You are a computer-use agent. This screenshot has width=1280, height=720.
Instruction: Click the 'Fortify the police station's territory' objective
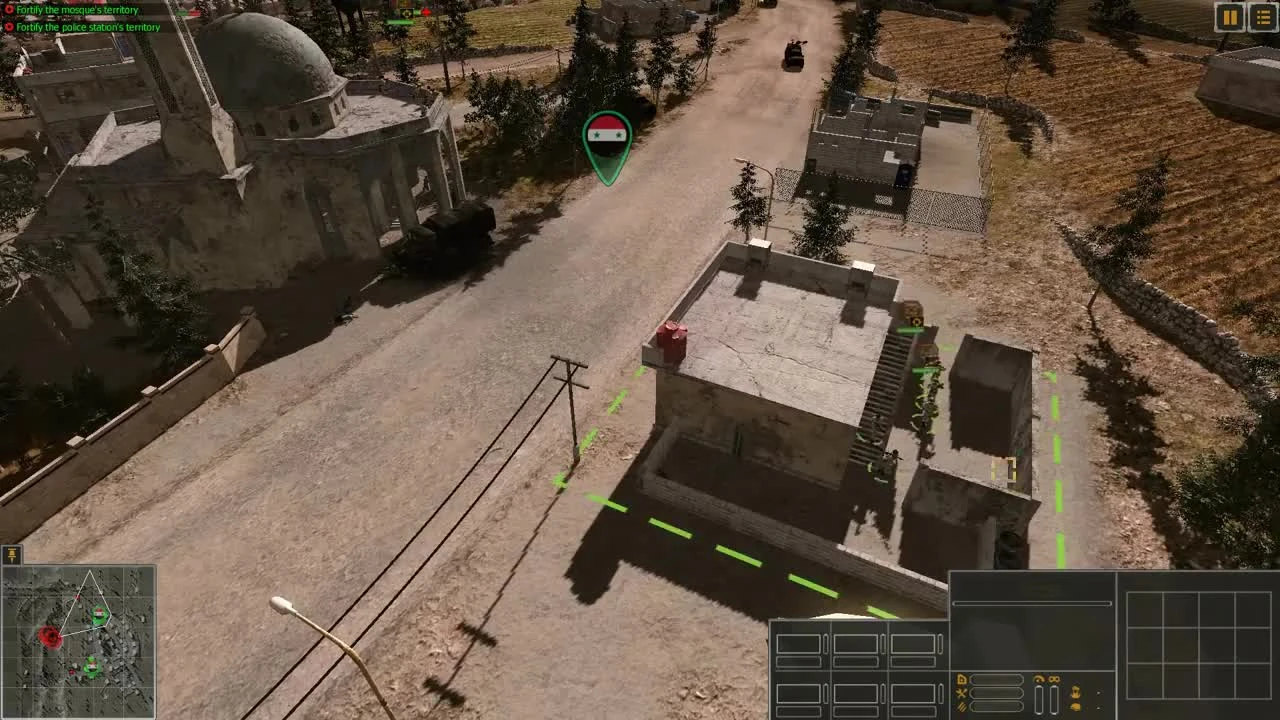tap(88, 27)
